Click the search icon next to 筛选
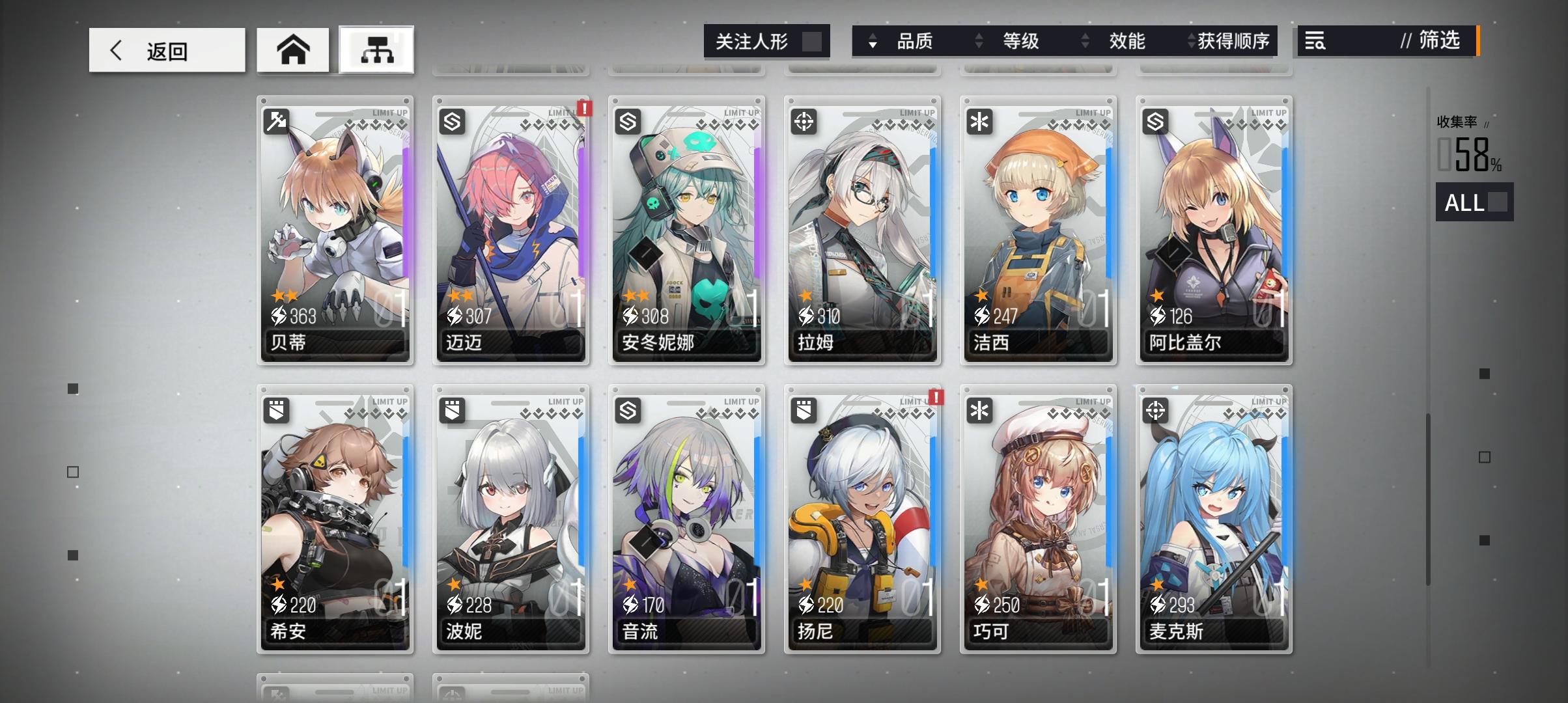This screenshot has width=1568, height=703. pos(1316,42)
